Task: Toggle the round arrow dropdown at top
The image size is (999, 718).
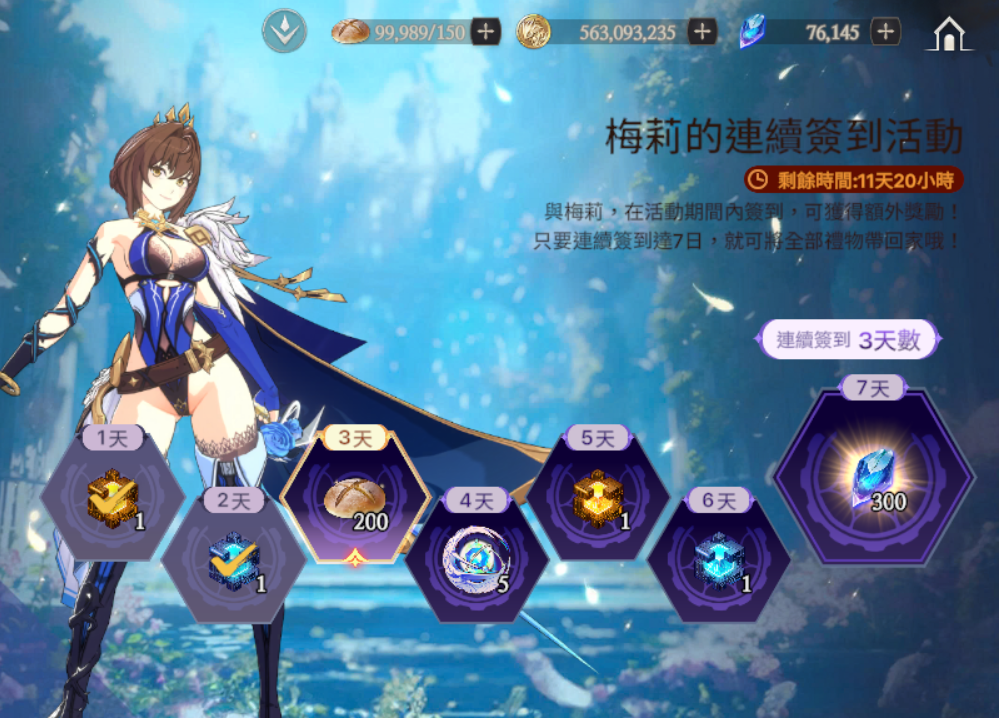Action: [x=283, y=32]
